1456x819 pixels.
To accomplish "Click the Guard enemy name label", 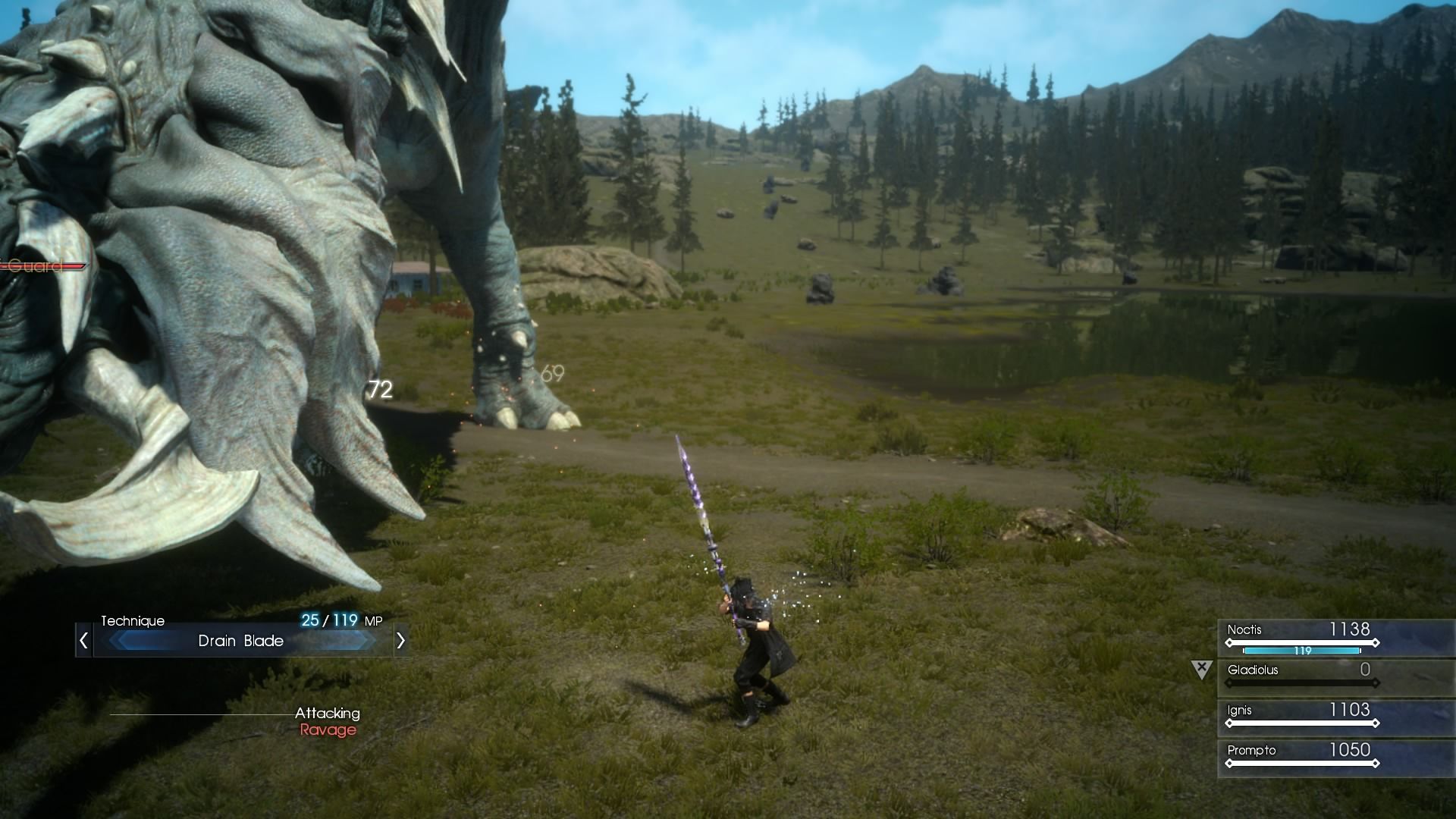I will tap(34, 267).
